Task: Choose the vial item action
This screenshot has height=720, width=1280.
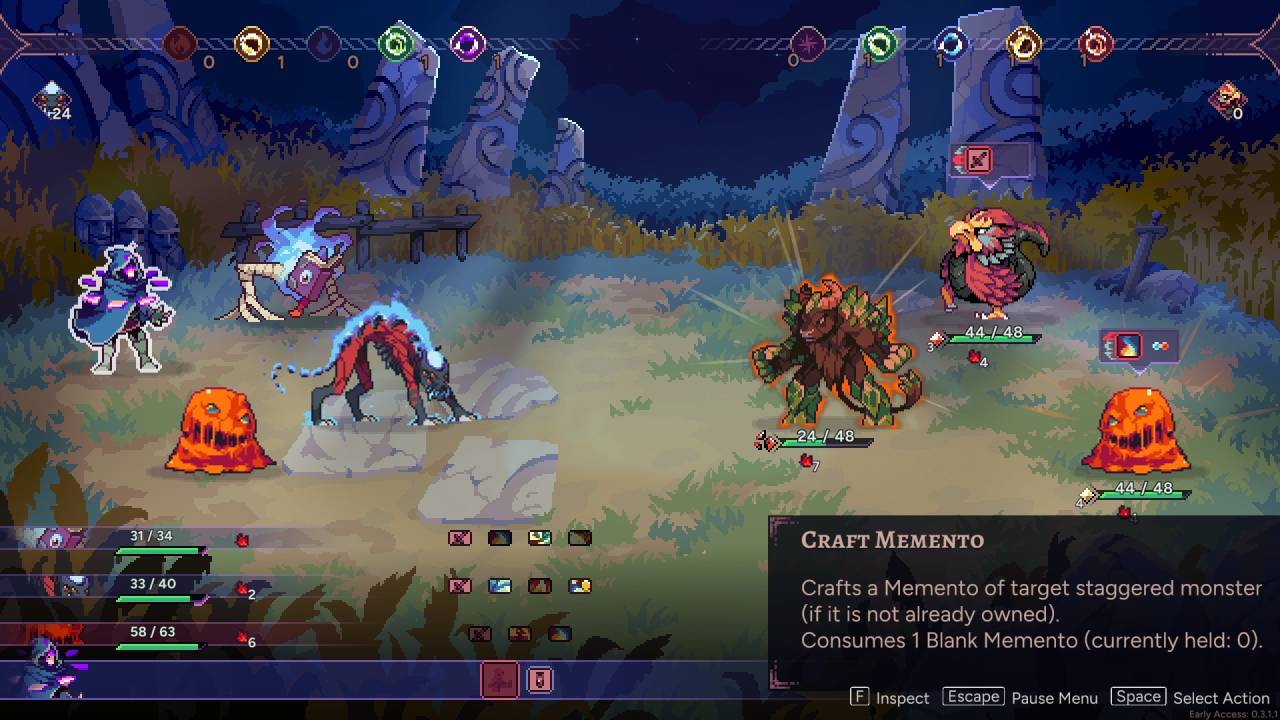Action: 540,680
